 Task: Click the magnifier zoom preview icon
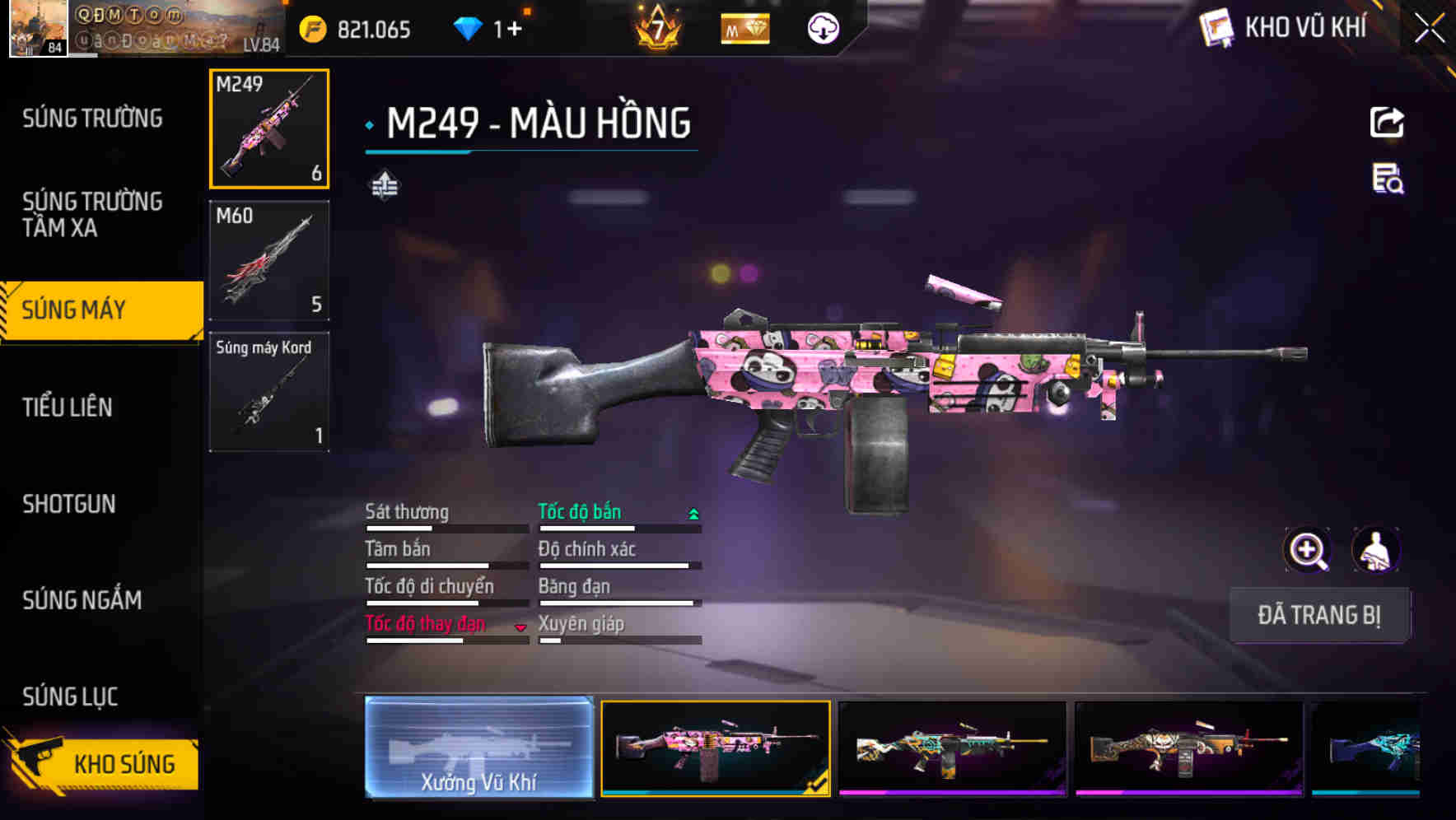(x=1308, y=549)
